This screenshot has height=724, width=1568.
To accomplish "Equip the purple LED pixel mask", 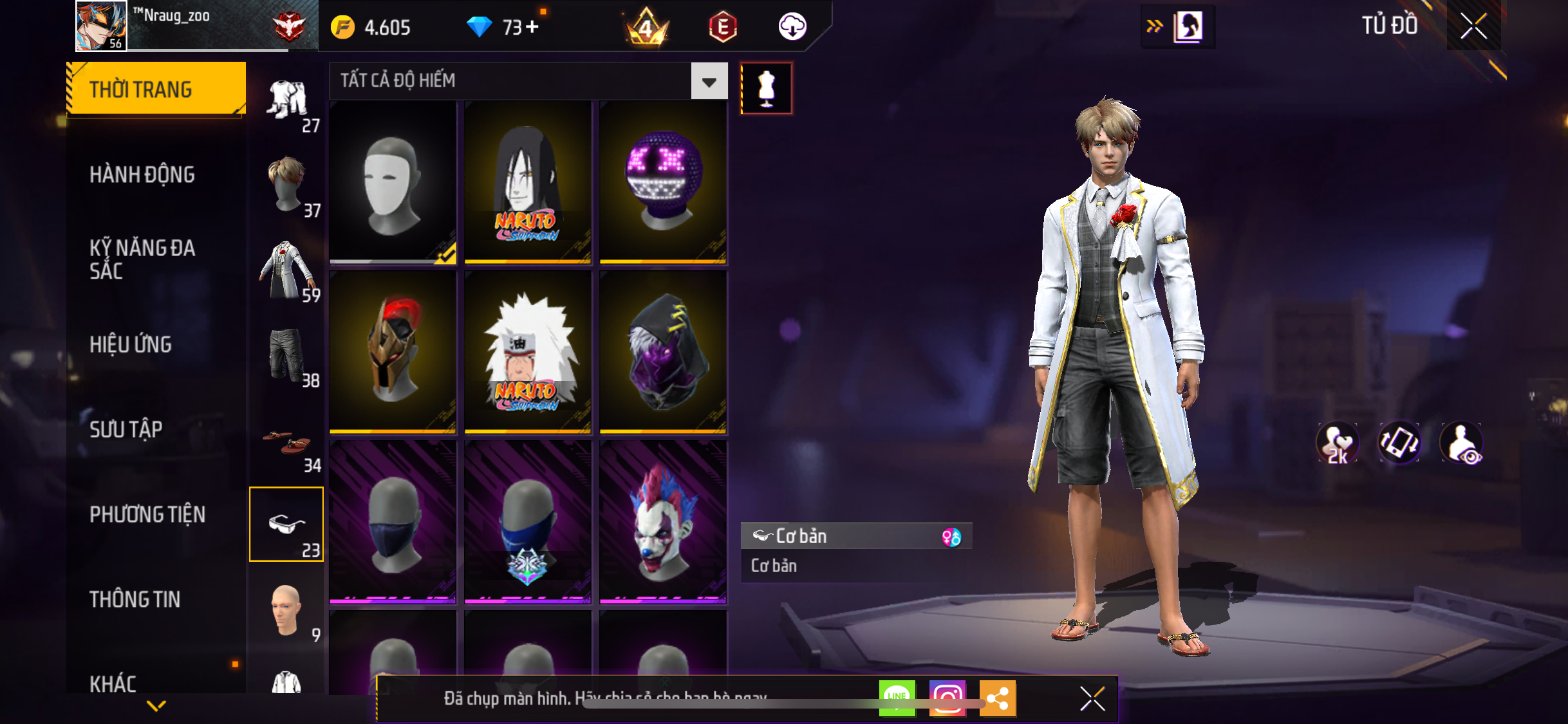I will [663, 182].
